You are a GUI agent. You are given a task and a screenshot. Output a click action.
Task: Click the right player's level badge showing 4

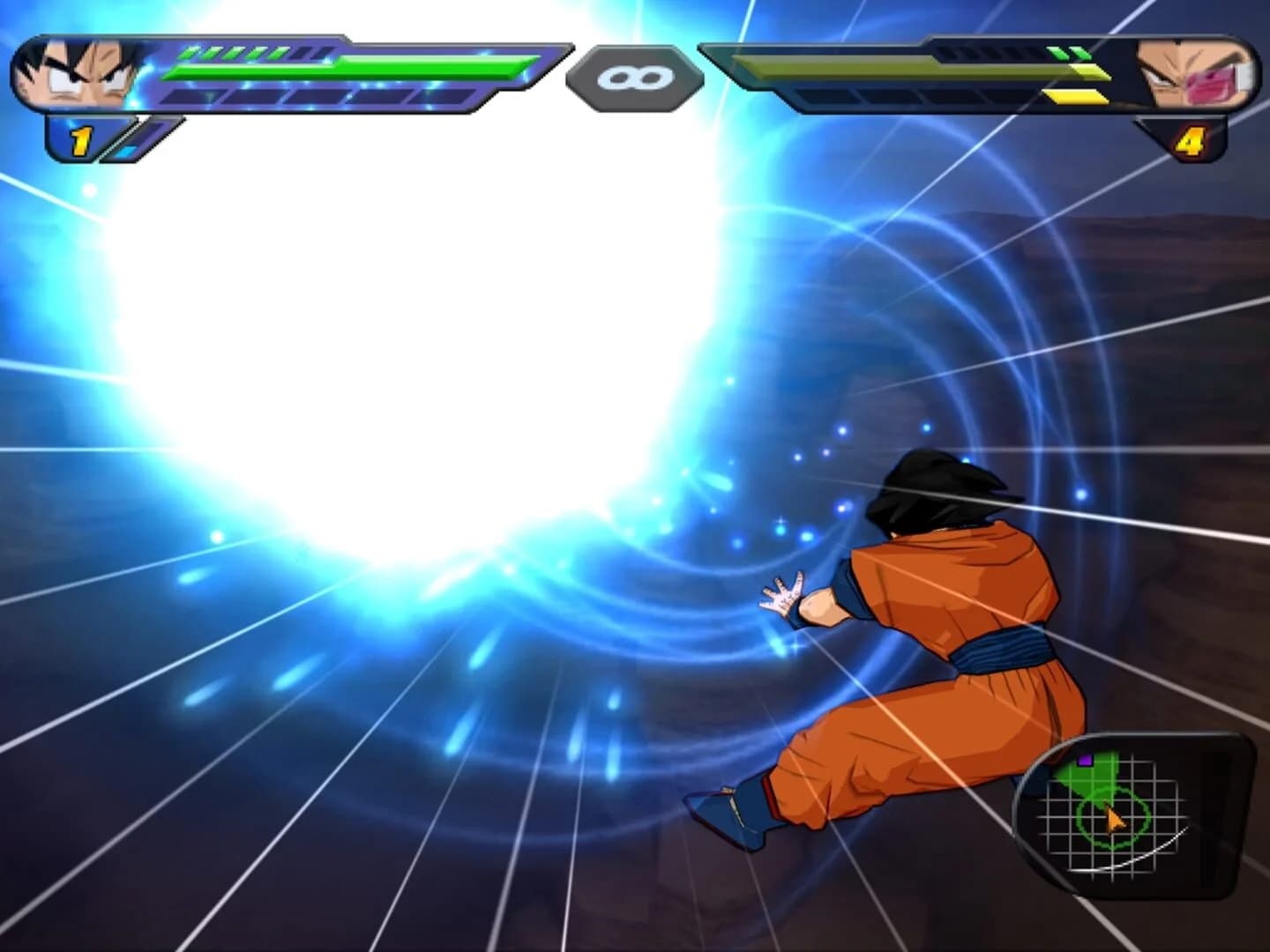[x=1192, y=137]
